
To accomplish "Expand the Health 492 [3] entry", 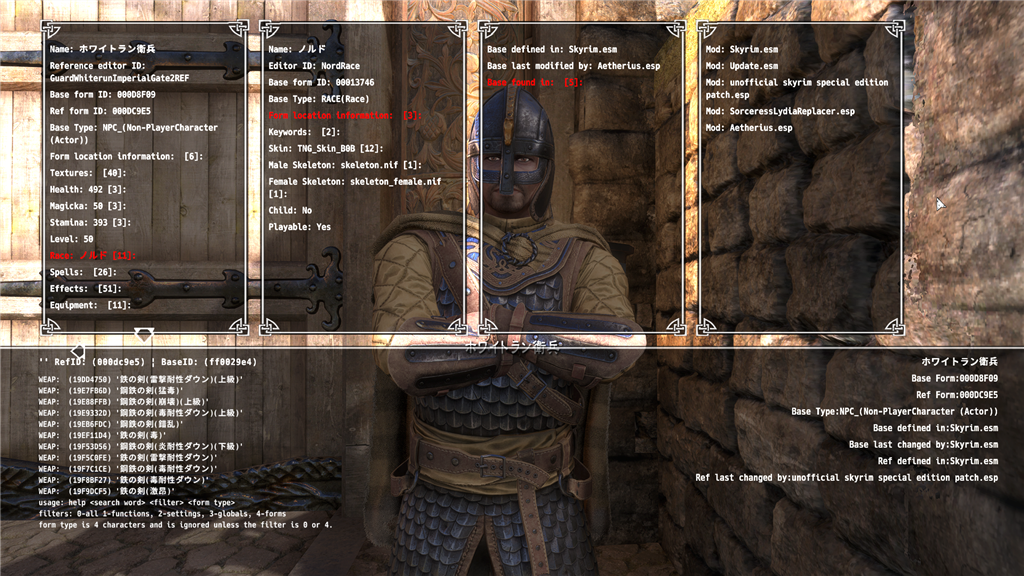I will pos(90,190).
